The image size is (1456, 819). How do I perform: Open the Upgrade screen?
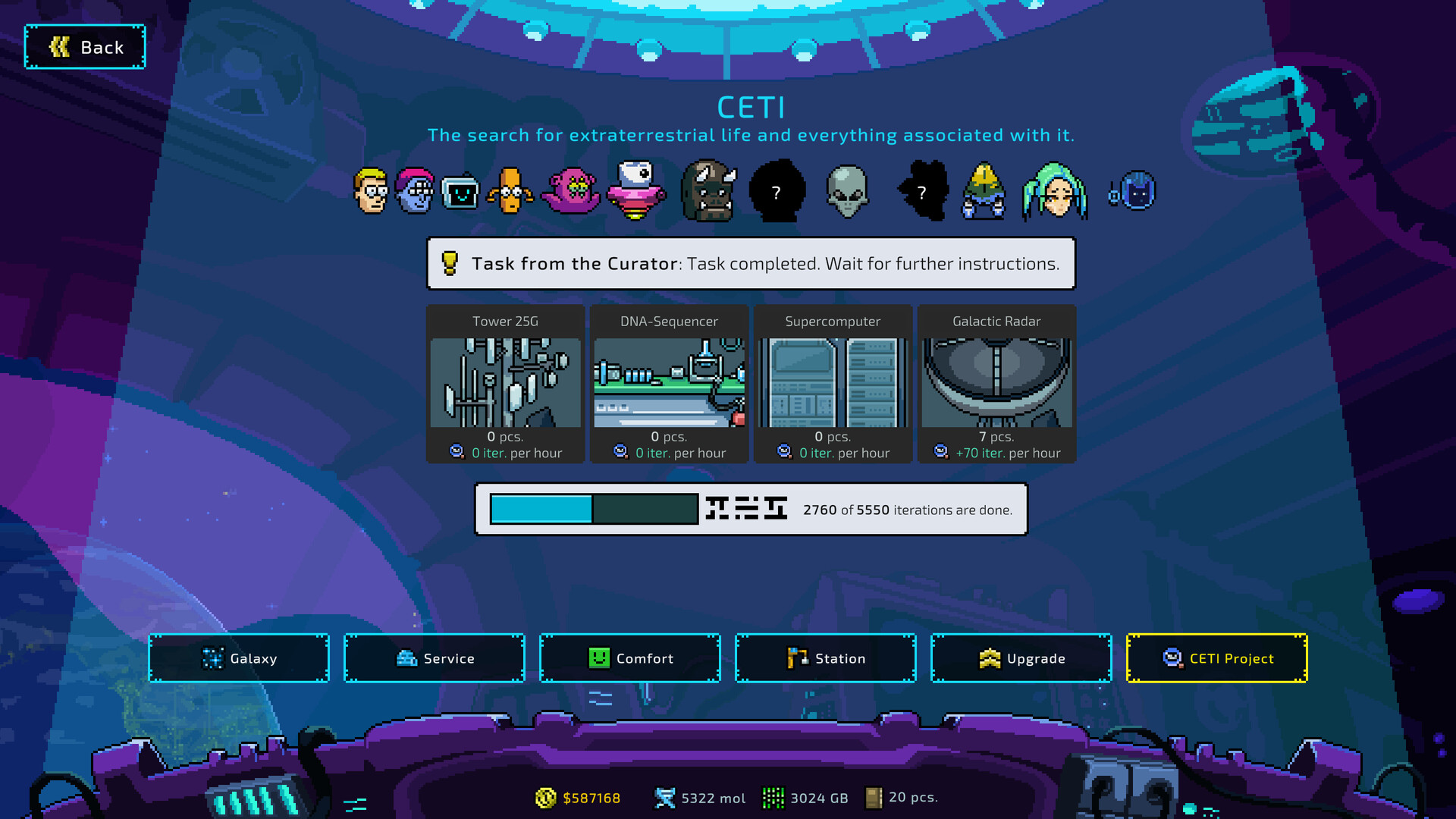[x=1021, y=658]
